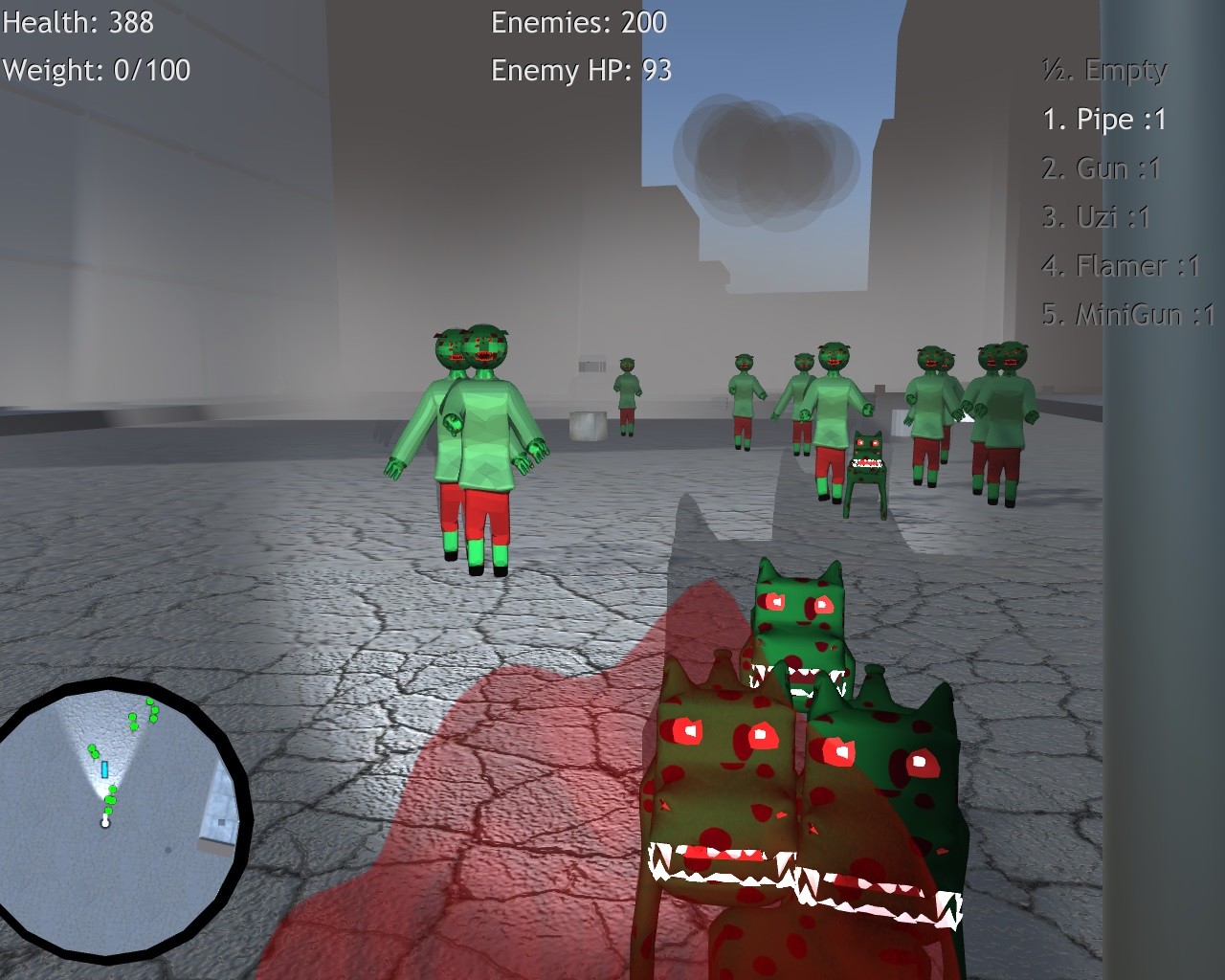Equip the Uzi from slot 3
This screenshot has width=1225, height=980.
[1099, 217]
